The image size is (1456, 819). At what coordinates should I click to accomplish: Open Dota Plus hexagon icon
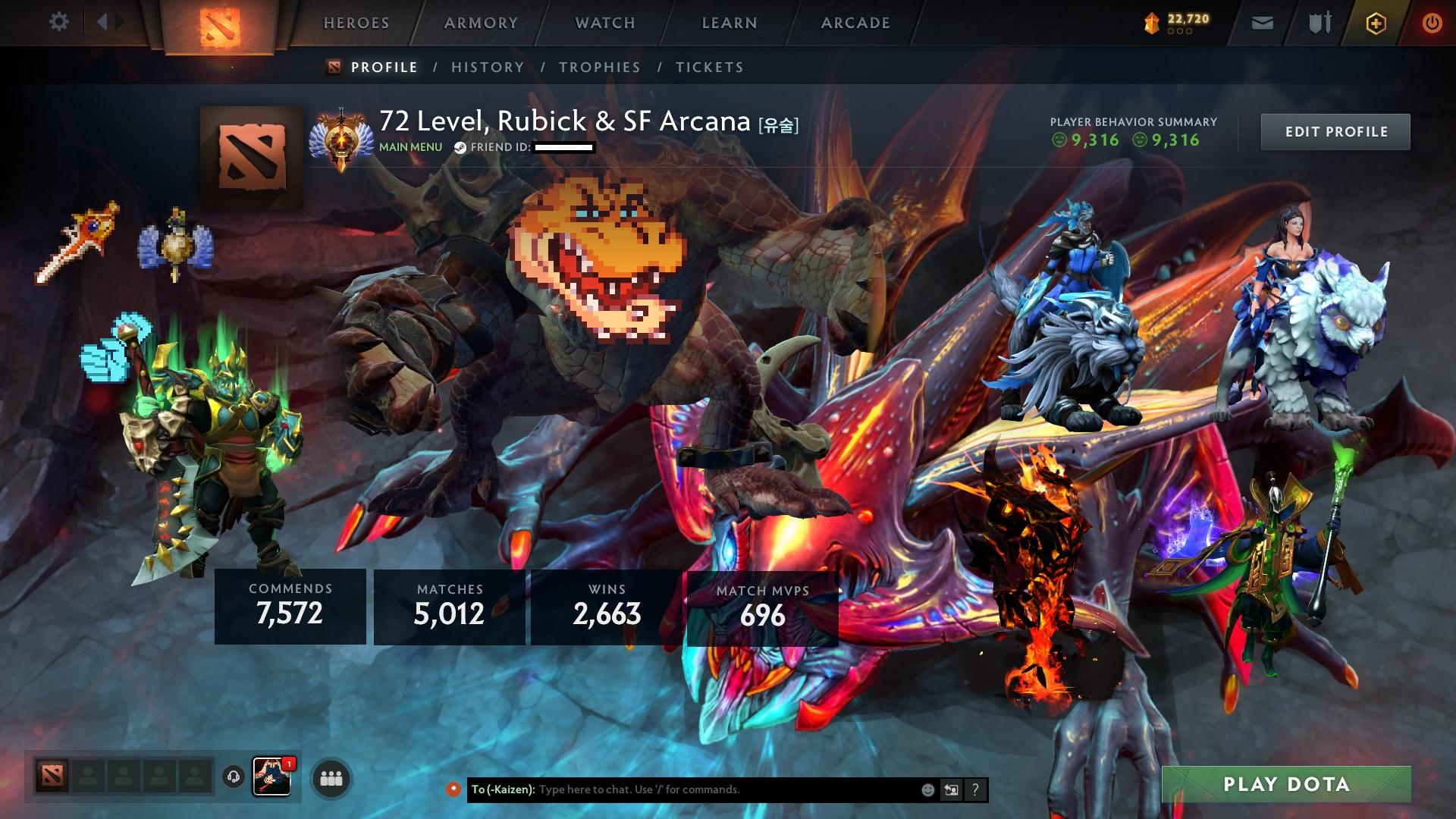click(1378, 22)
